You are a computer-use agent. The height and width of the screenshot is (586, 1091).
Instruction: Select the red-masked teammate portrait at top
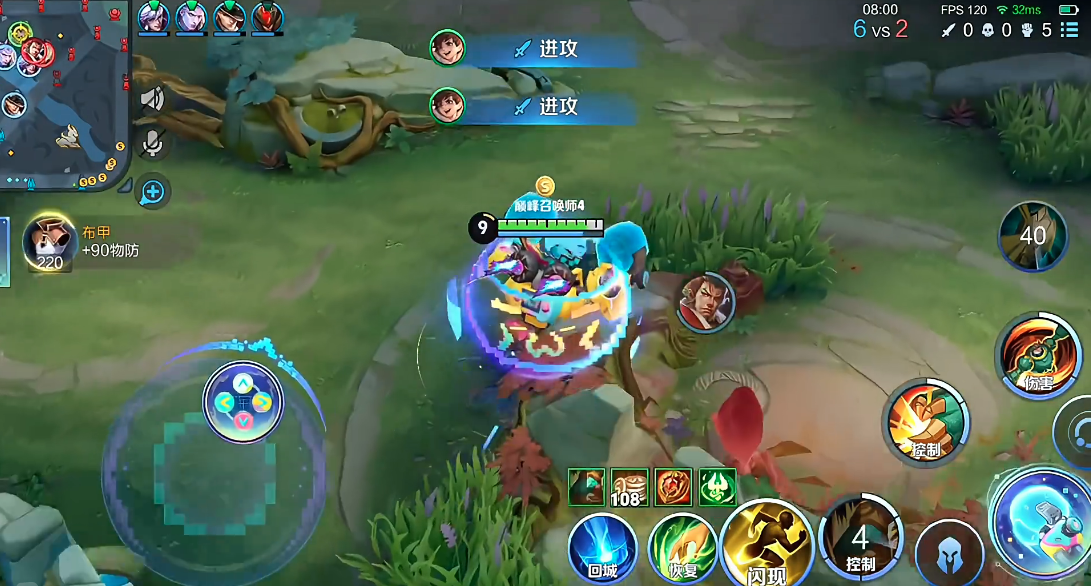[x=267, y=17]
